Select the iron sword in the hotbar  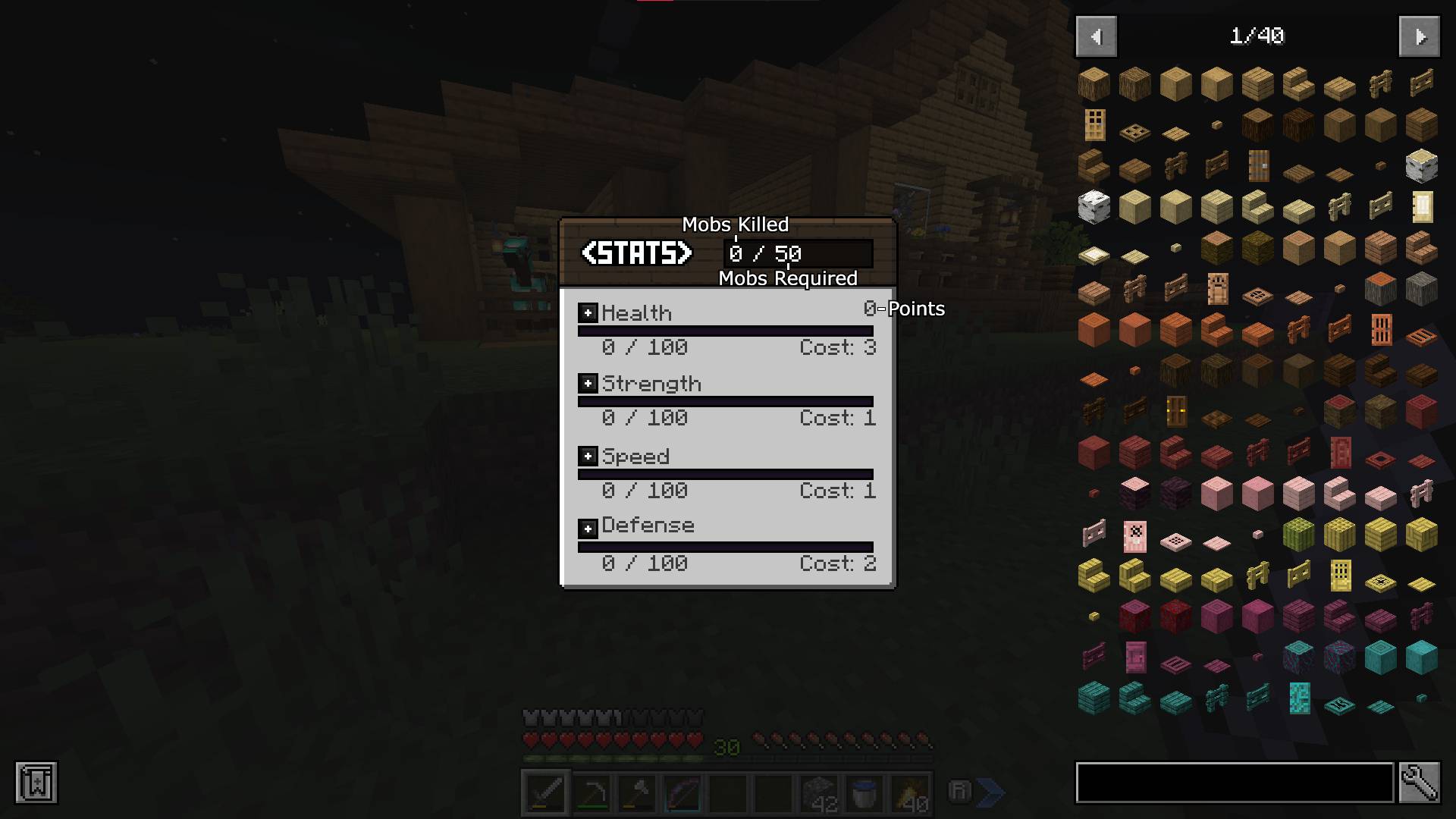544,792
